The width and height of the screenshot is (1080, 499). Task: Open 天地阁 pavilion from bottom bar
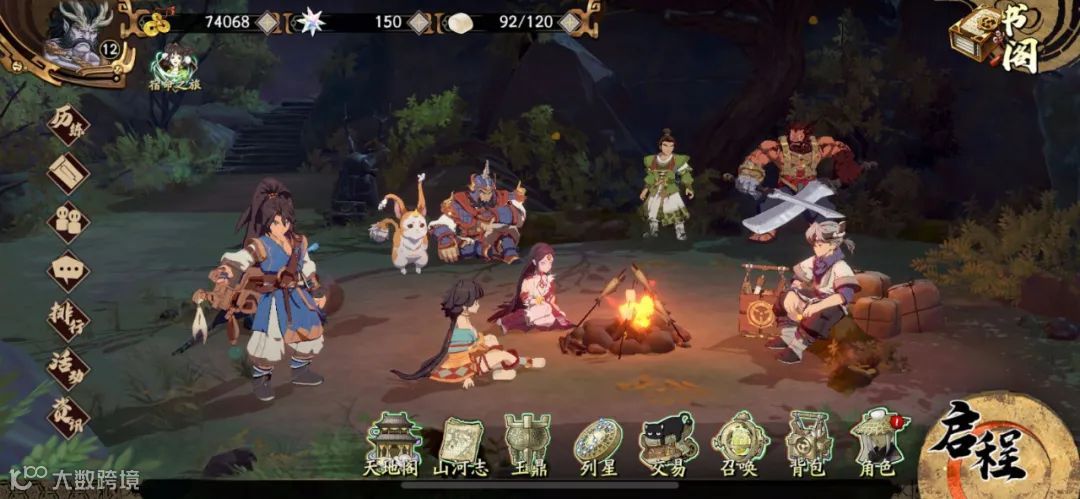pos(393,446)
